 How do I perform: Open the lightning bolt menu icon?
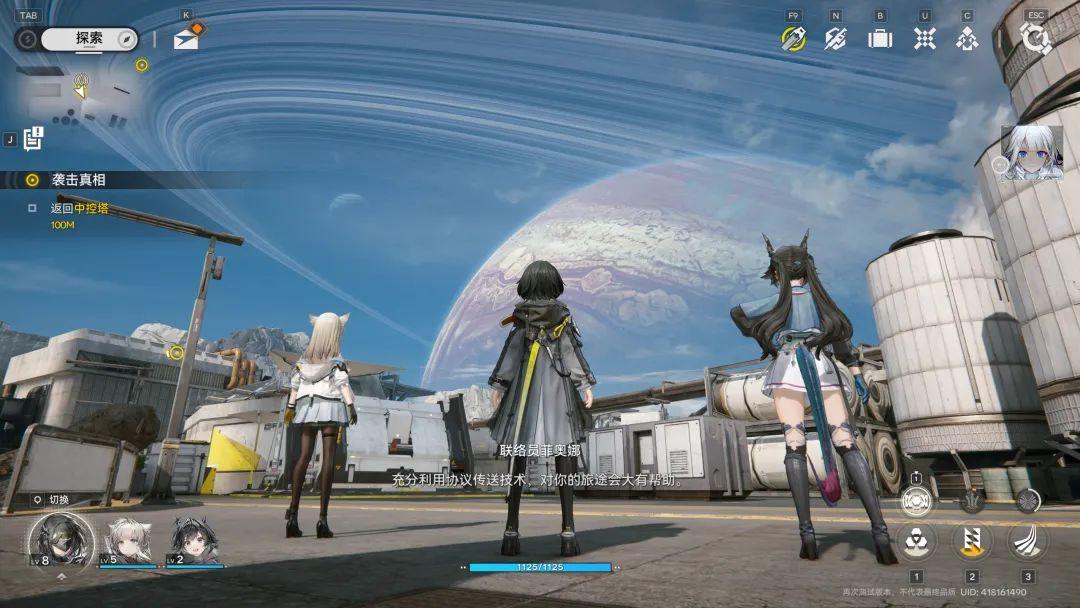click(835, 38)
